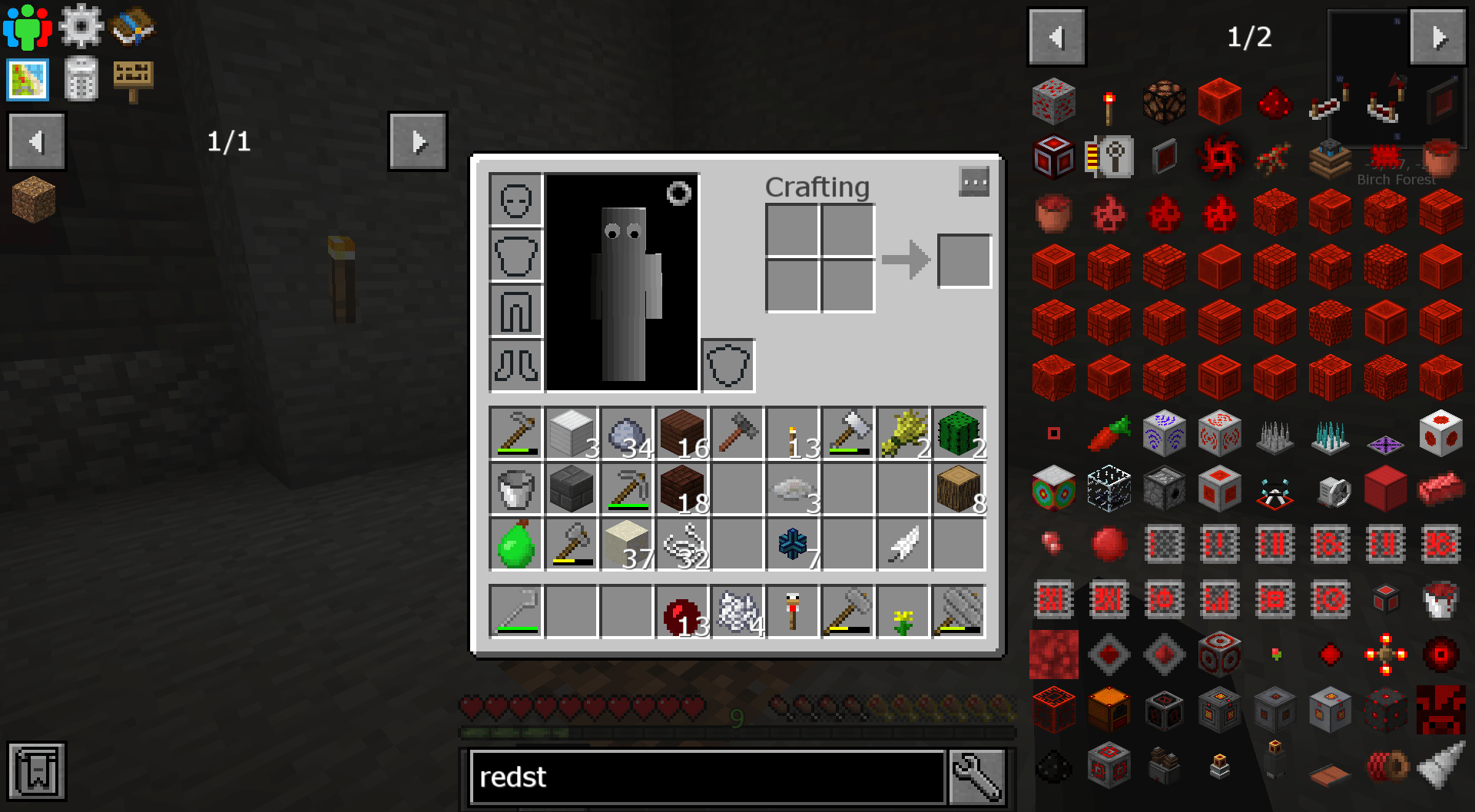This screenshot has width=1475, height=812.
Task: Click the calculator icon on the left
Action: (81, 80)
